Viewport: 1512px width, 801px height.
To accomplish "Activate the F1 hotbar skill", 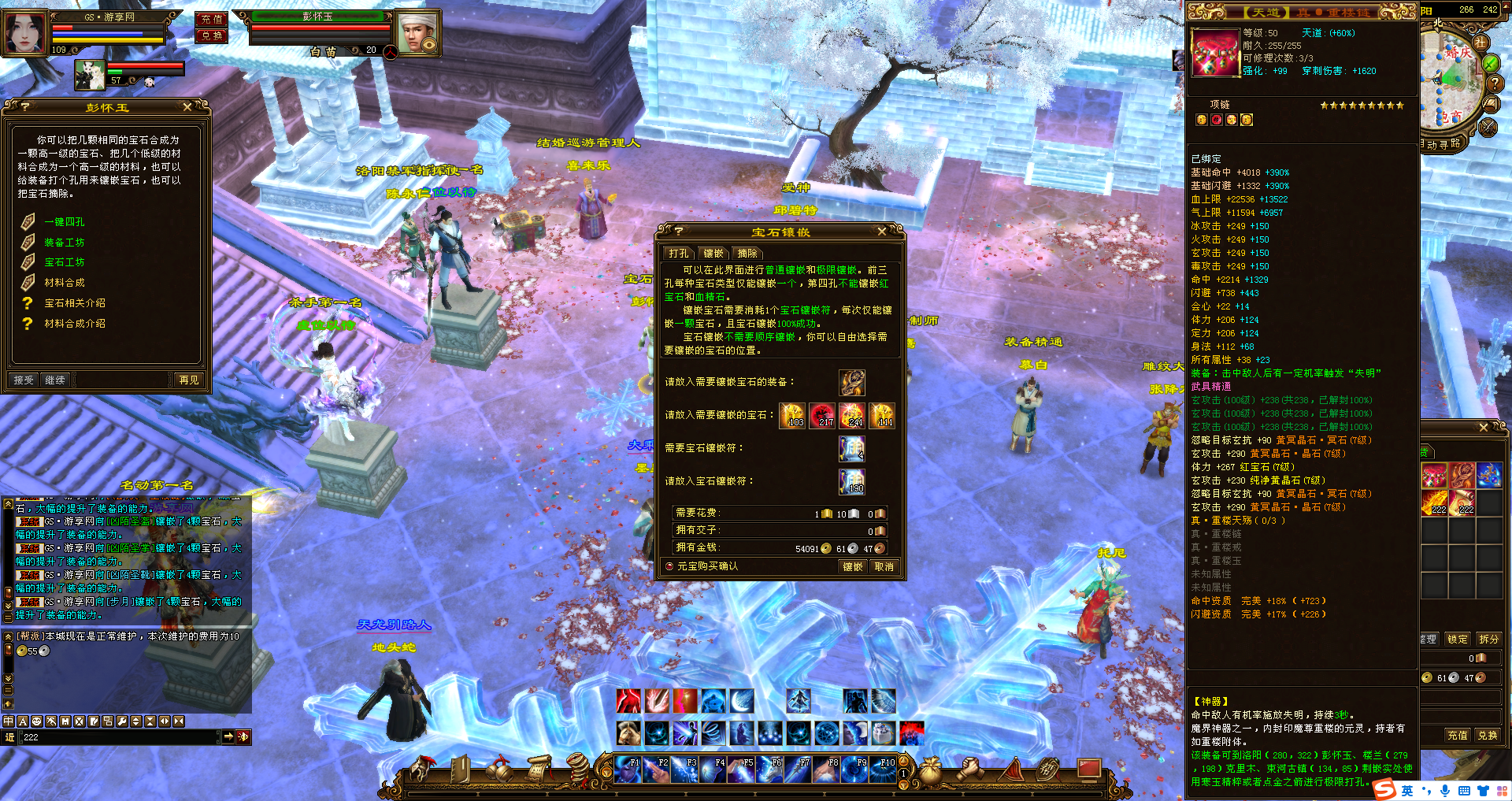I will [628, 769].
